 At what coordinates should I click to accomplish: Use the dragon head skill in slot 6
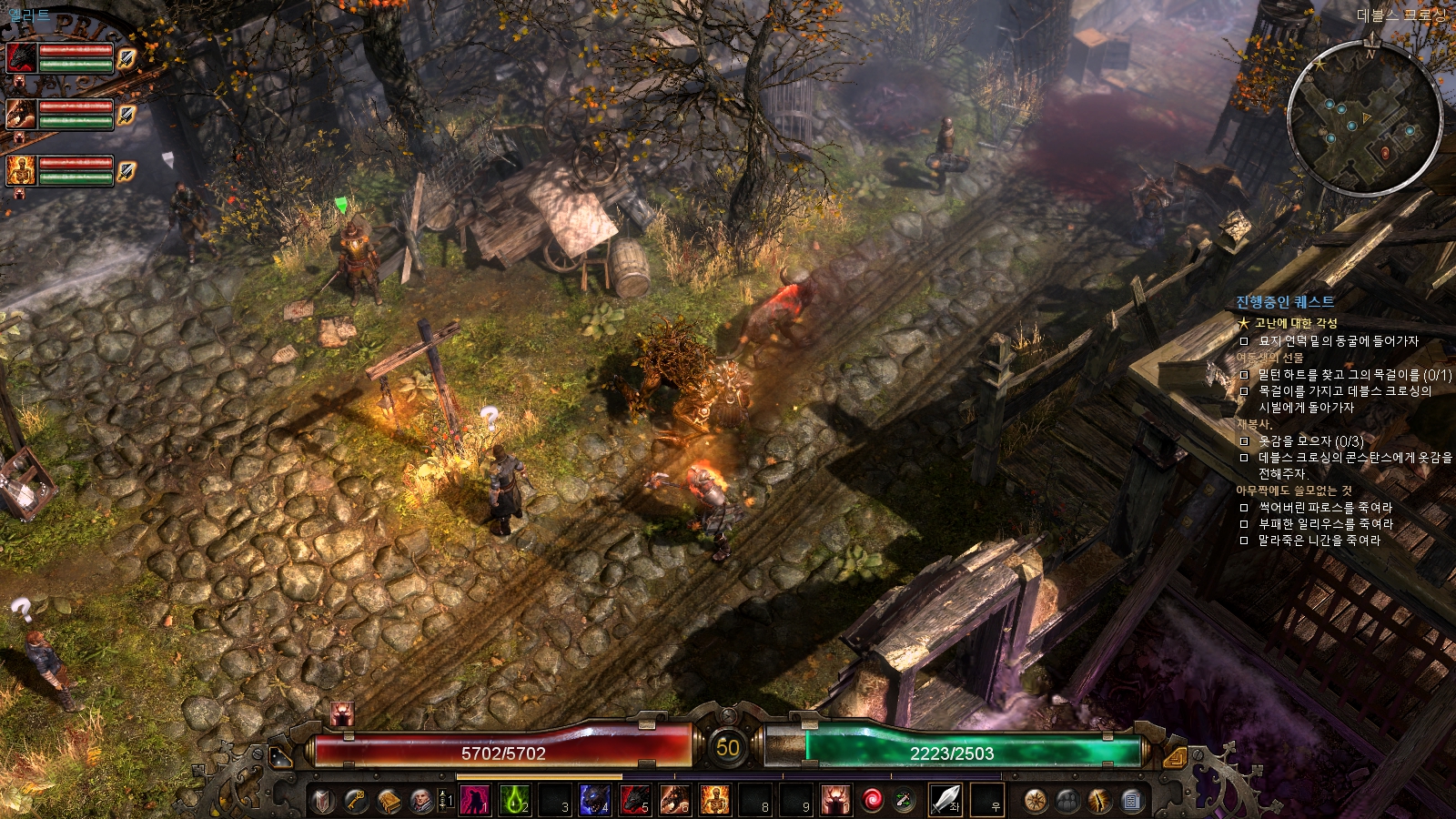(674, 801)
